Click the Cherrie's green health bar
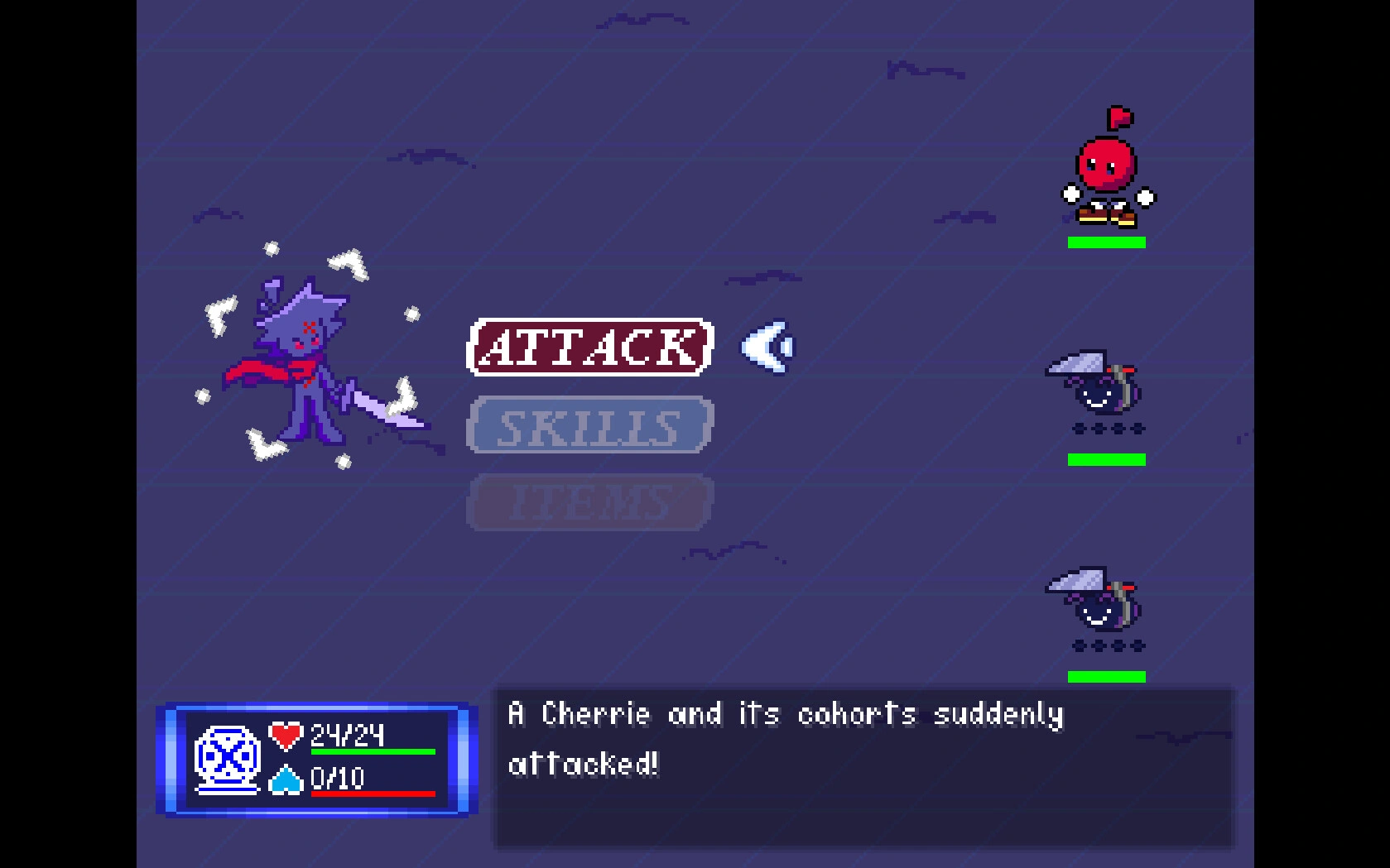The height and width of the screenshot is (868, 1390). (x=1107, y=242)
